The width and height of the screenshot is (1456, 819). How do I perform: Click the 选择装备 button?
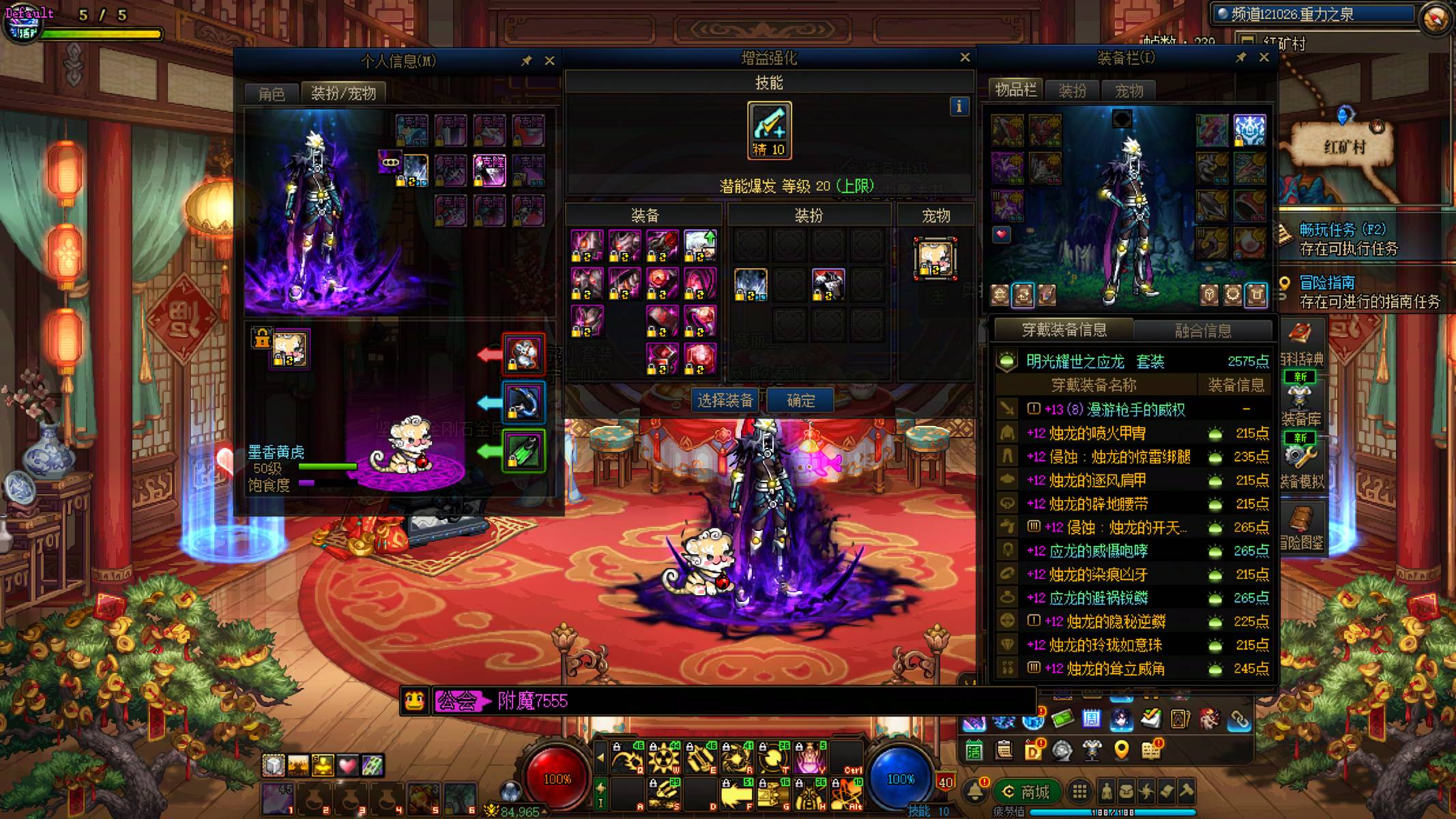click(x=725, y=401)
